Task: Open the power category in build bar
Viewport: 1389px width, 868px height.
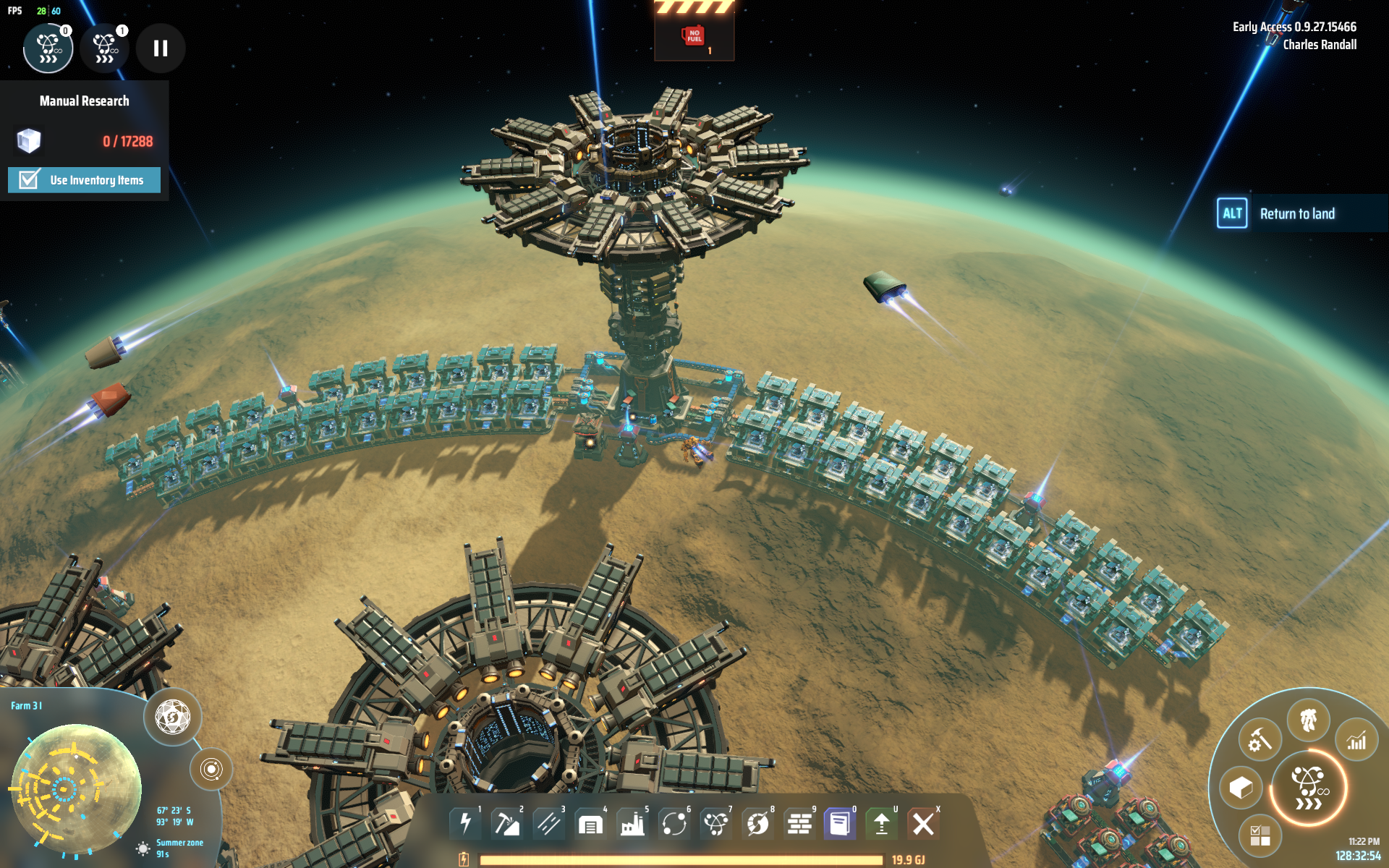Action: tap(465, 823)
